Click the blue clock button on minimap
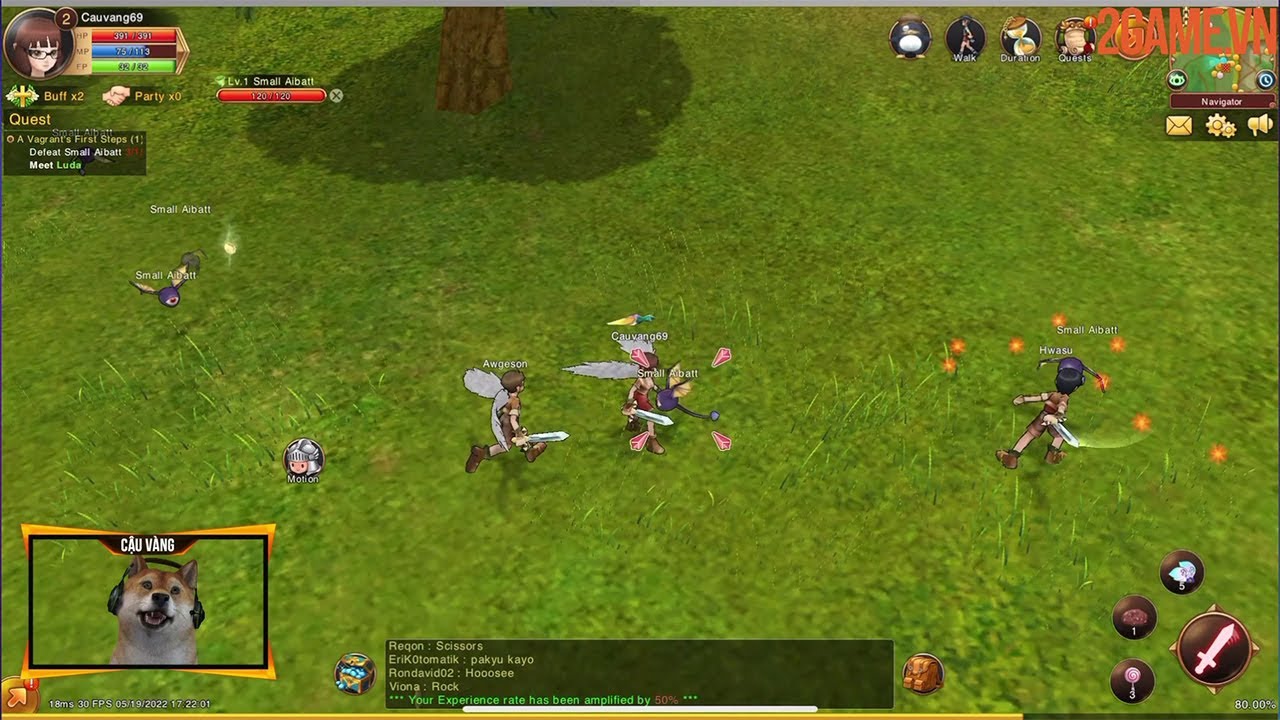 (x=1265, y=81)
